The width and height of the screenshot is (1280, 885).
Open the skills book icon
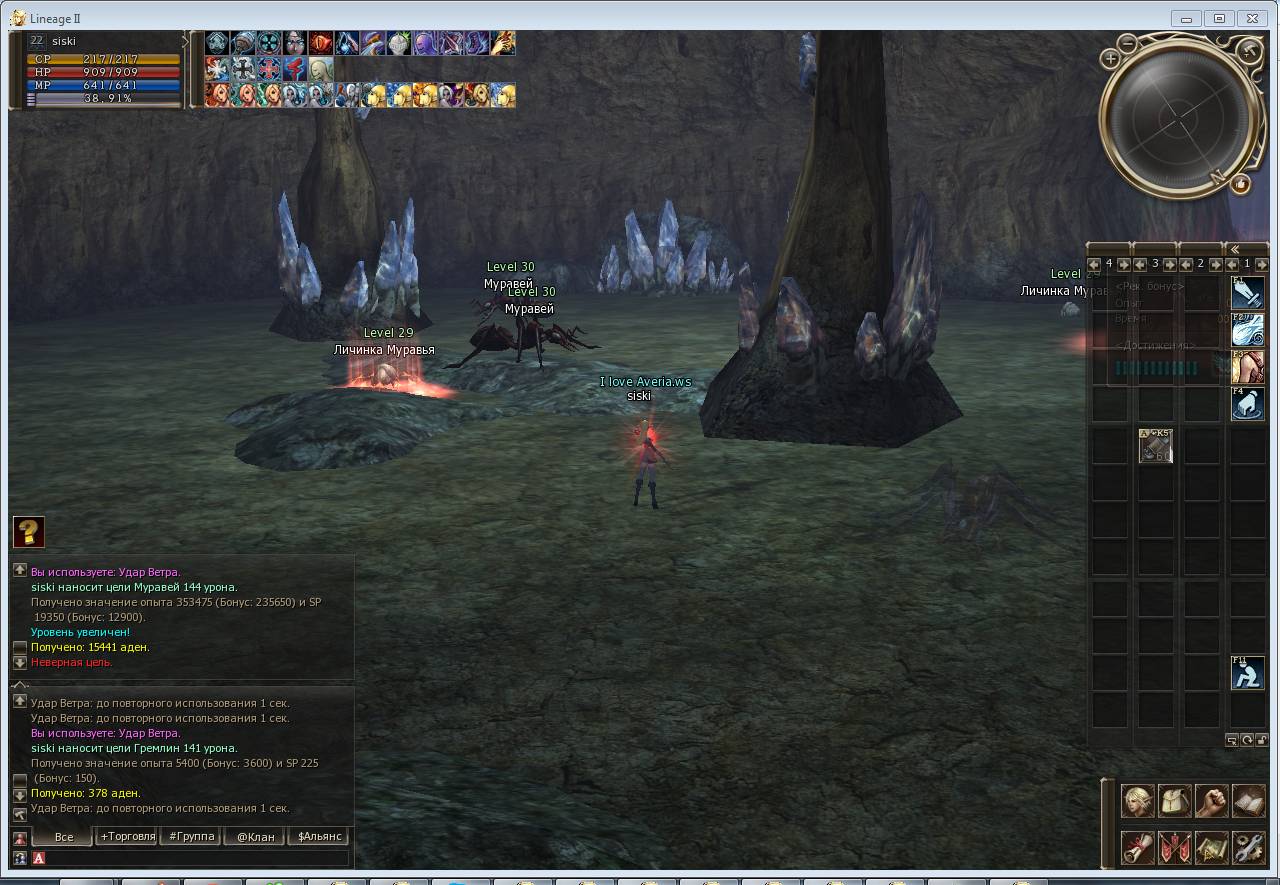click(x=1248, y=802)
